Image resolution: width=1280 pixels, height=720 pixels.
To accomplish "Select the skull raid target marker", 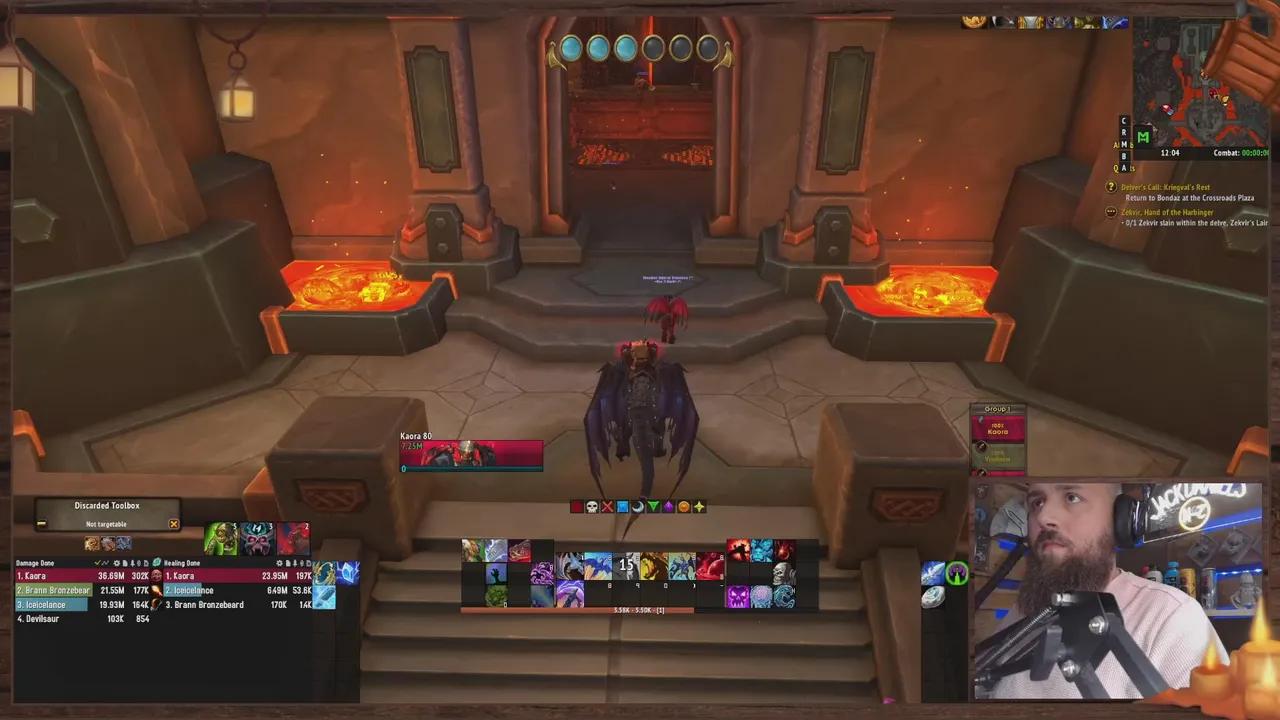I will pos(592,507).
